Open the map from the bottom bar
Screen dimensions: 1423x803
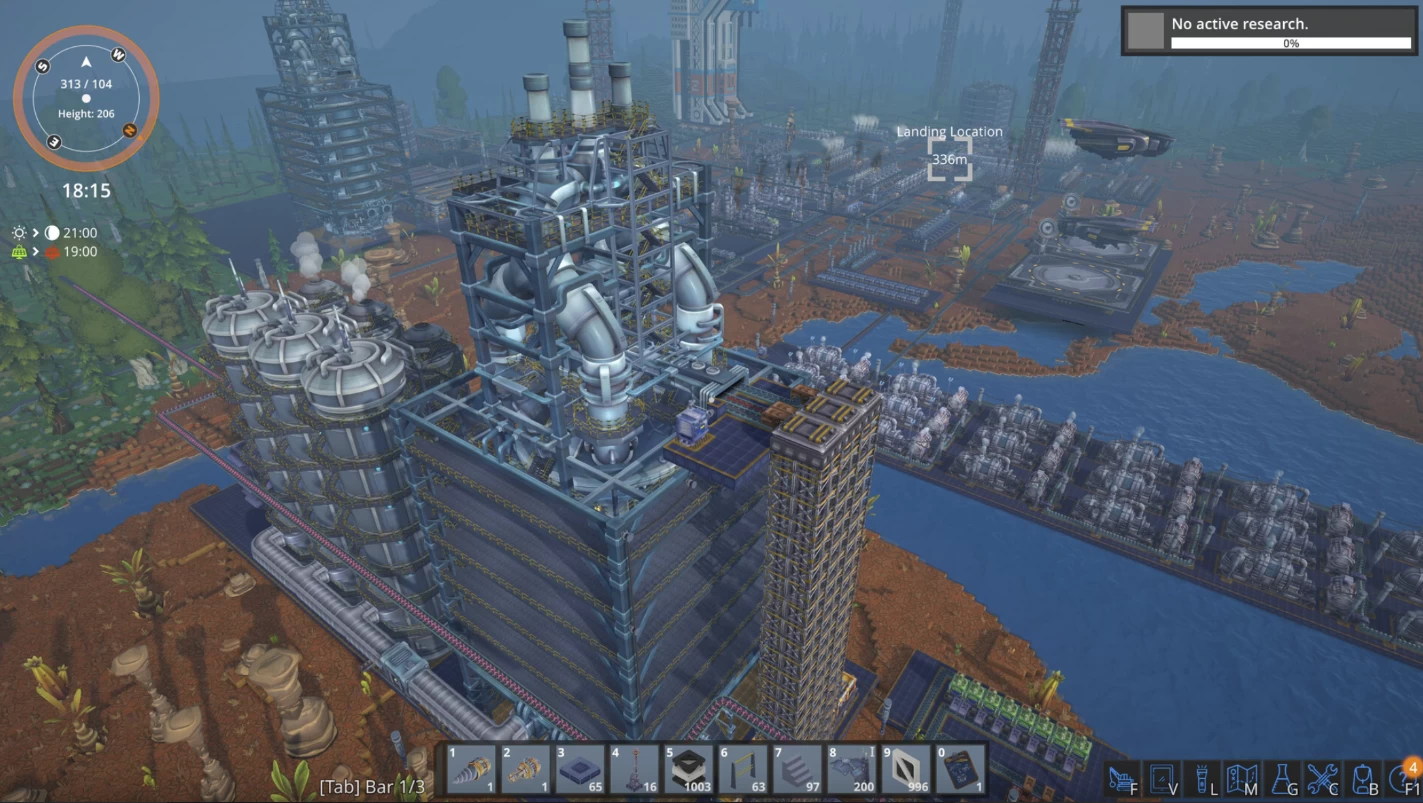pyautogui.click(x=1241, y=778)
